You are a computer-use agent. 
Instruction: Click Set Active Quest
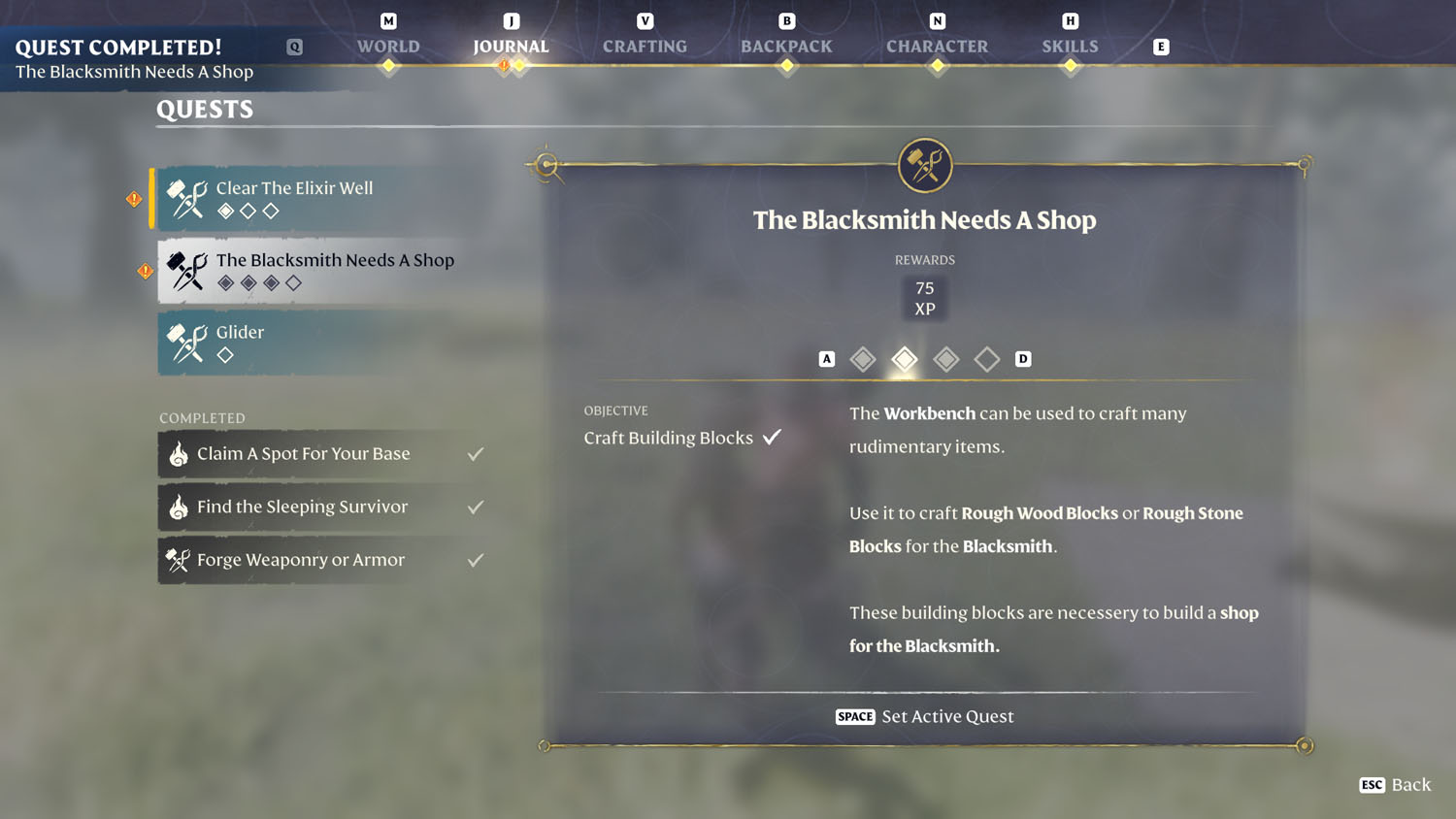pyautogui.click(x=924, y=716)
